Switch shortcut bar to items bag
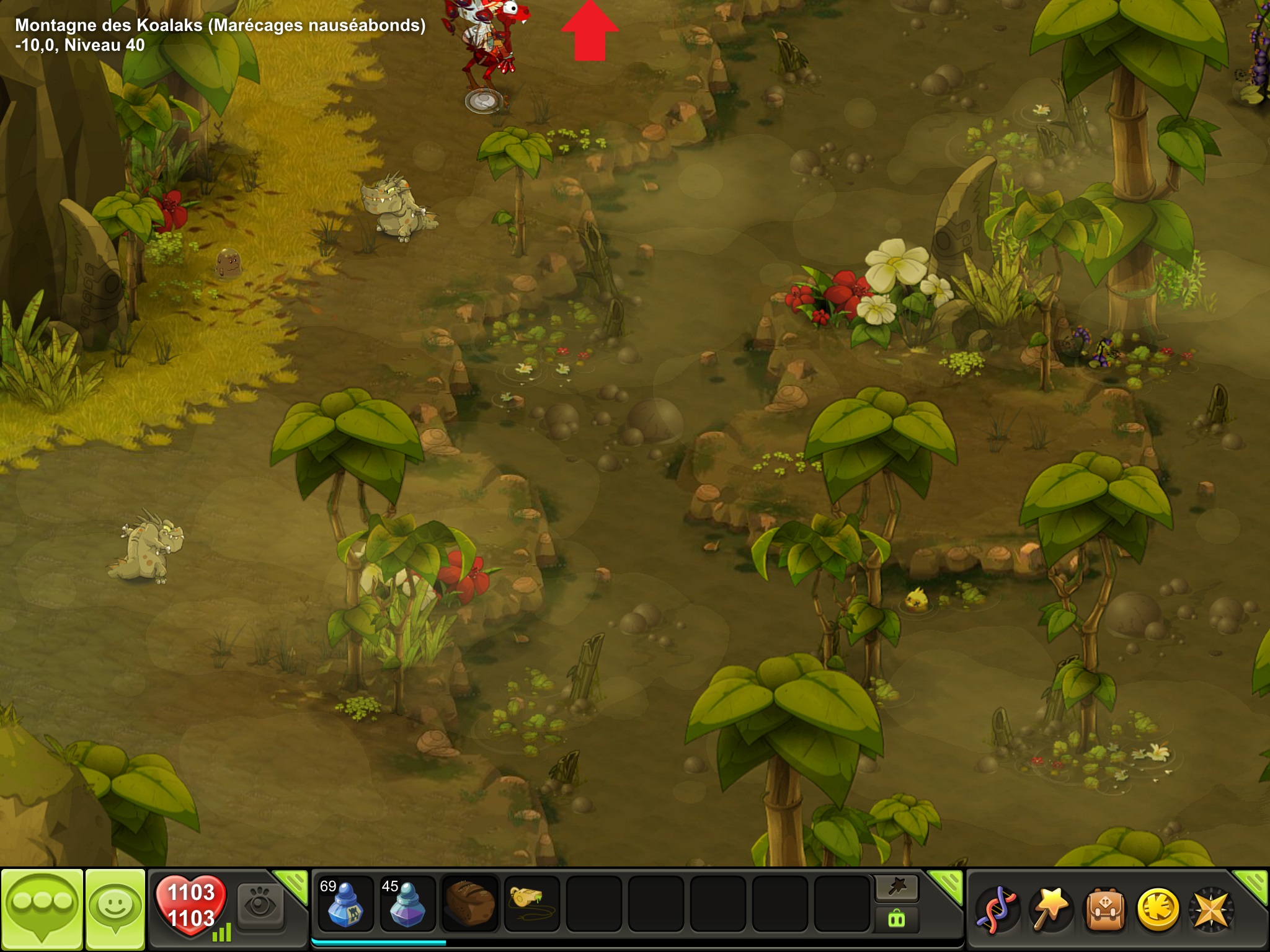Viewport: 1270px width, 952px height. 897,919
